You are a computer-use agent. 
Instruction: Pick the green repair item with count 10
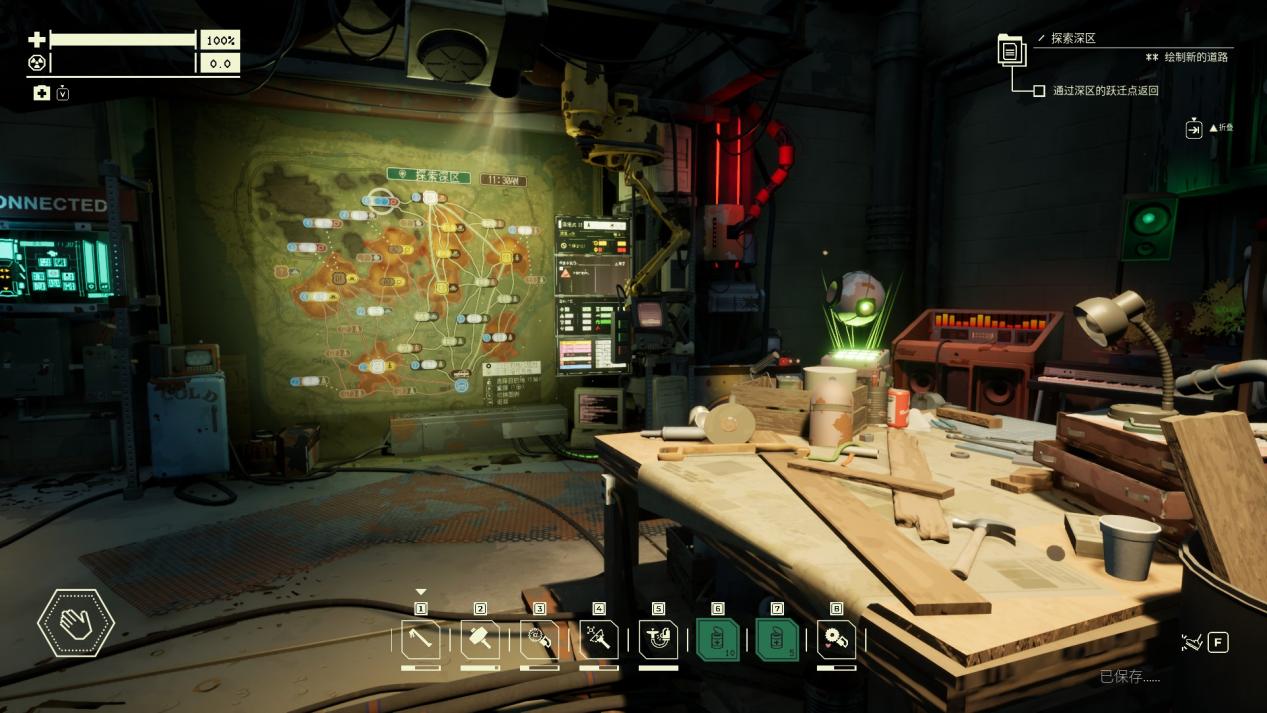[x=717, y=640]
